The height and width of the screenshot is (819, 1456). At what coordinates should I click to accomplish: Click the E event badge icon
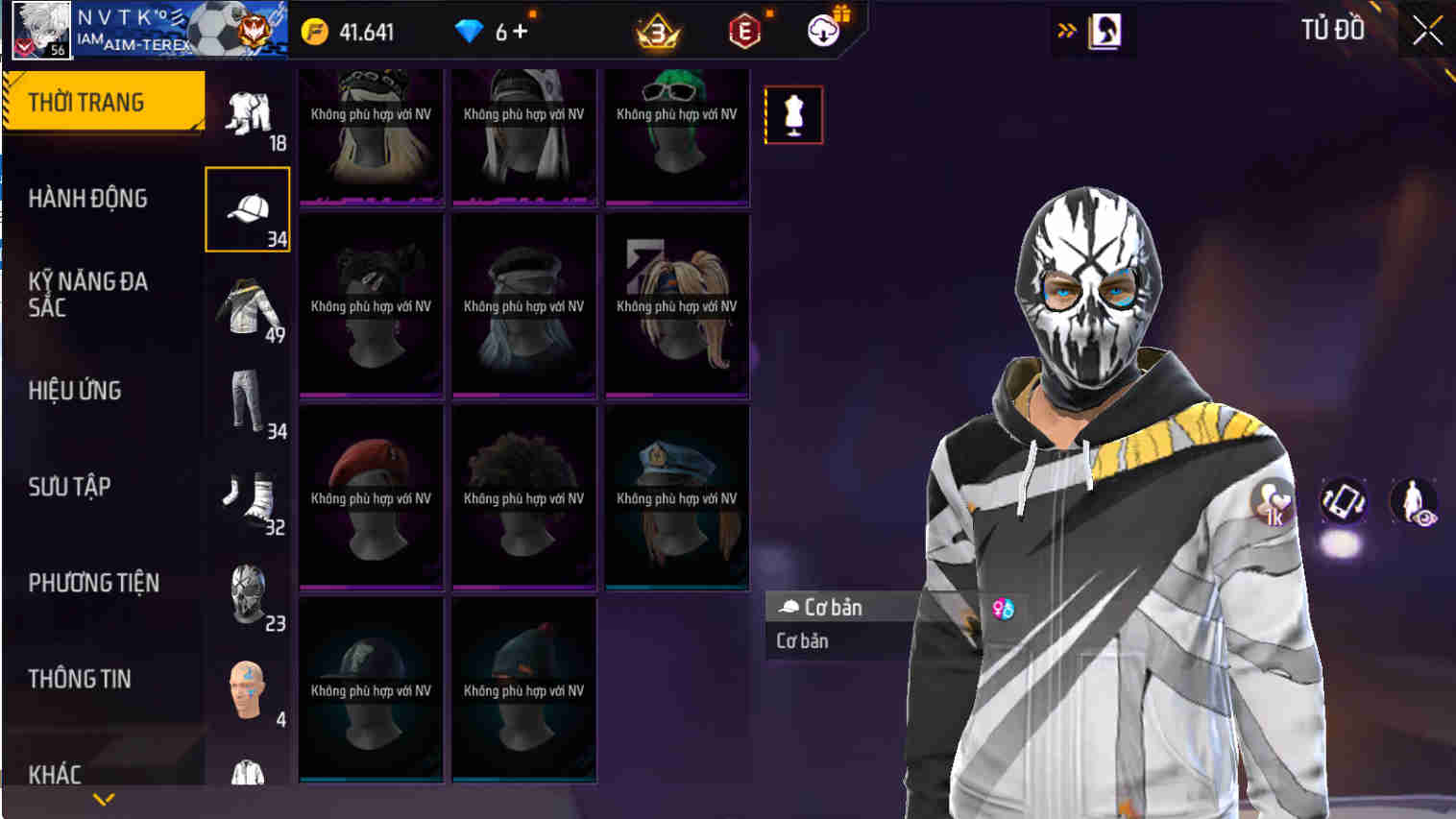[x=744, y=29]
